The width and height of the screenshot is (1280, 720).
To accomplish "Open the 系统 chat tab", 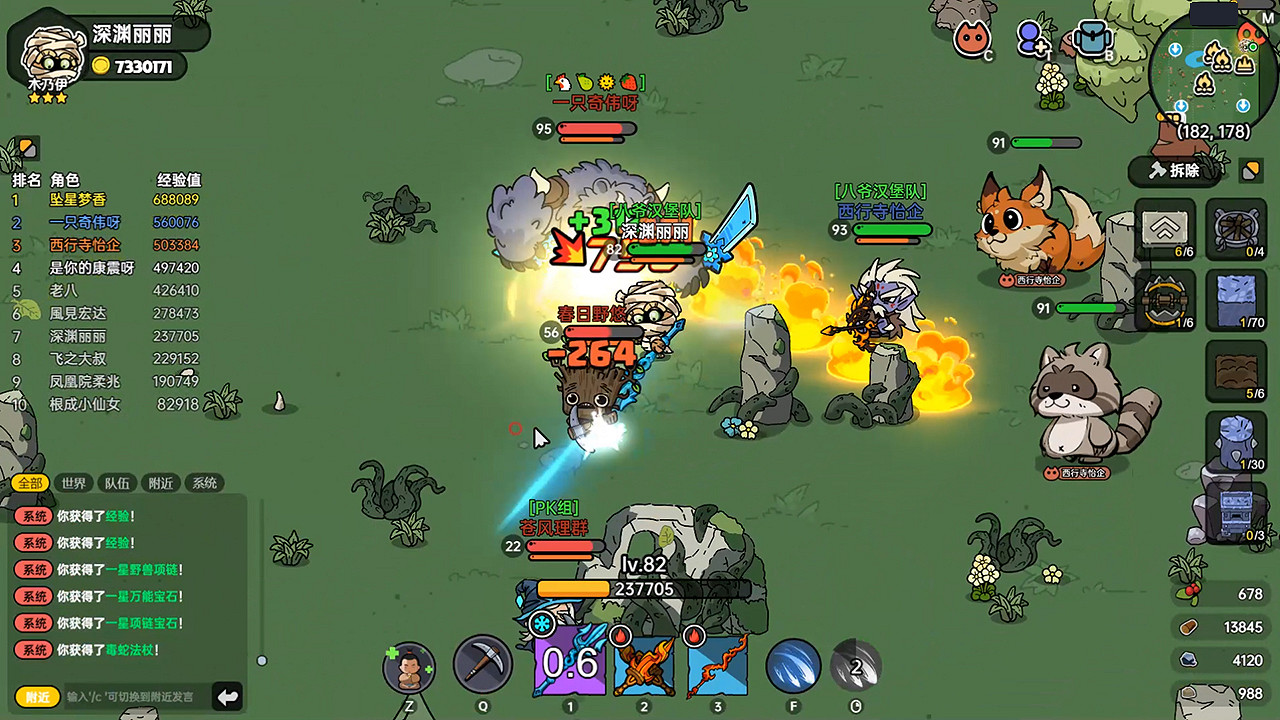I will [204, 482].
